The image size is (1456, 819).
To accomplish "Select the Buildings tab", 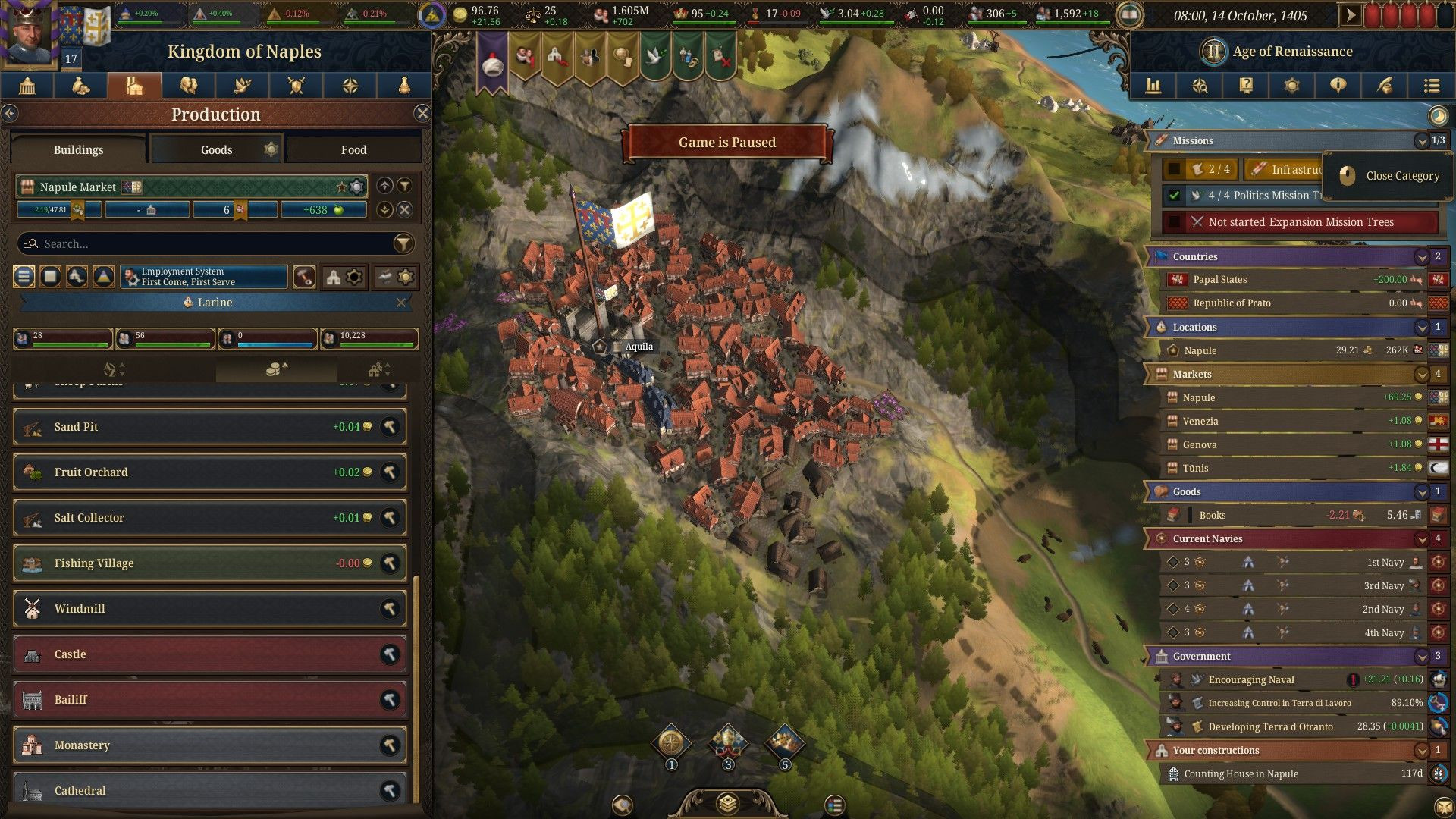I will coord(78,149).
